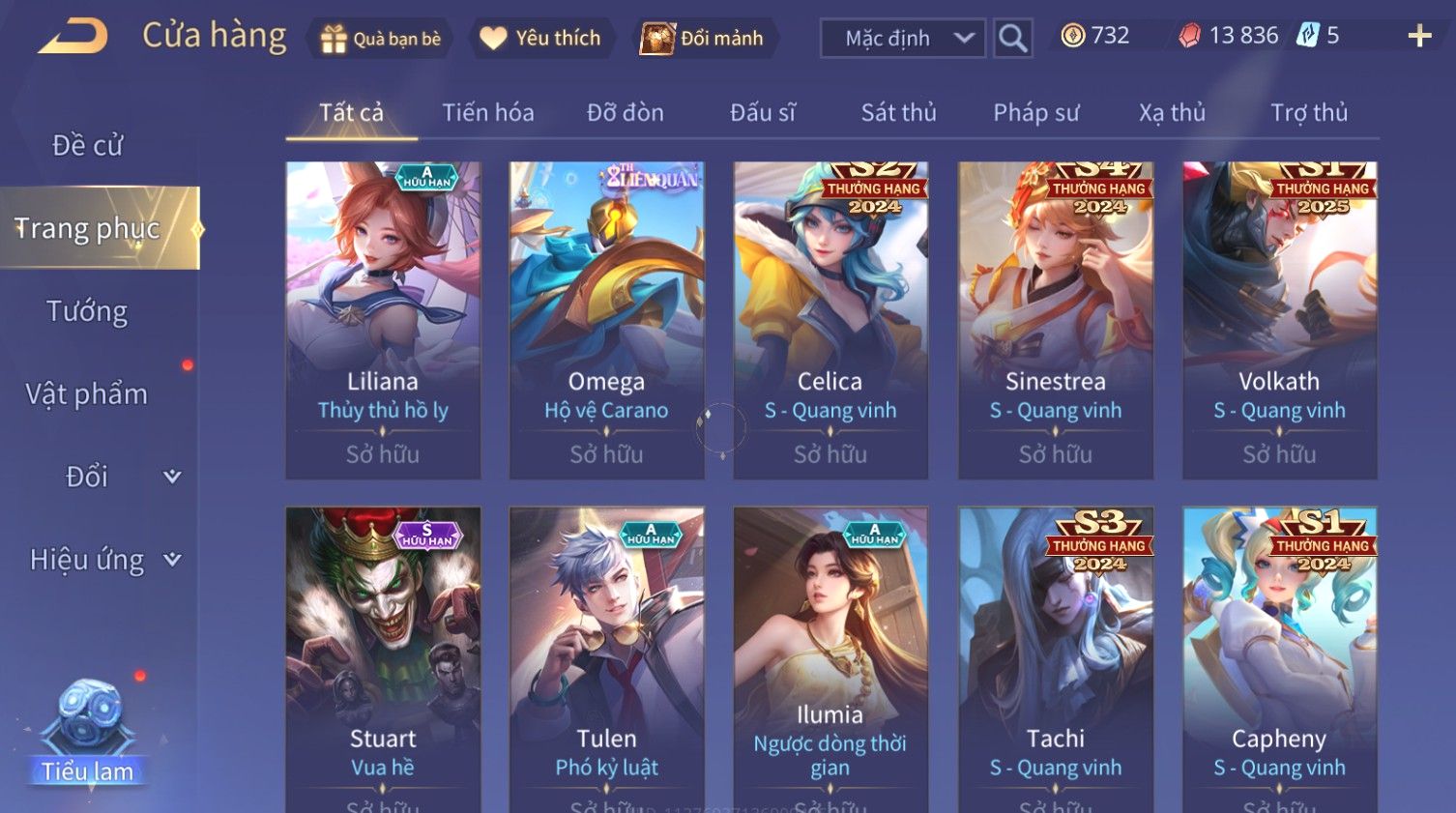The width and height of the screenshot is (1456, 813).
Task: Add currency with the plus button
Action: tap(1419, 37)
